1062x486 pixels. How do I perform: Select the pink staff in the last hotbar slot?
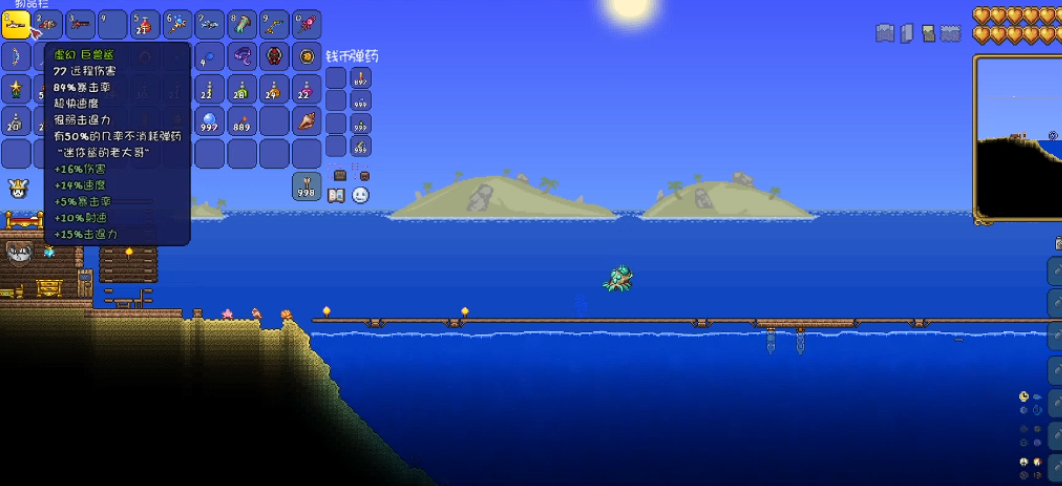pyautogui.click(x=306, y=24)
